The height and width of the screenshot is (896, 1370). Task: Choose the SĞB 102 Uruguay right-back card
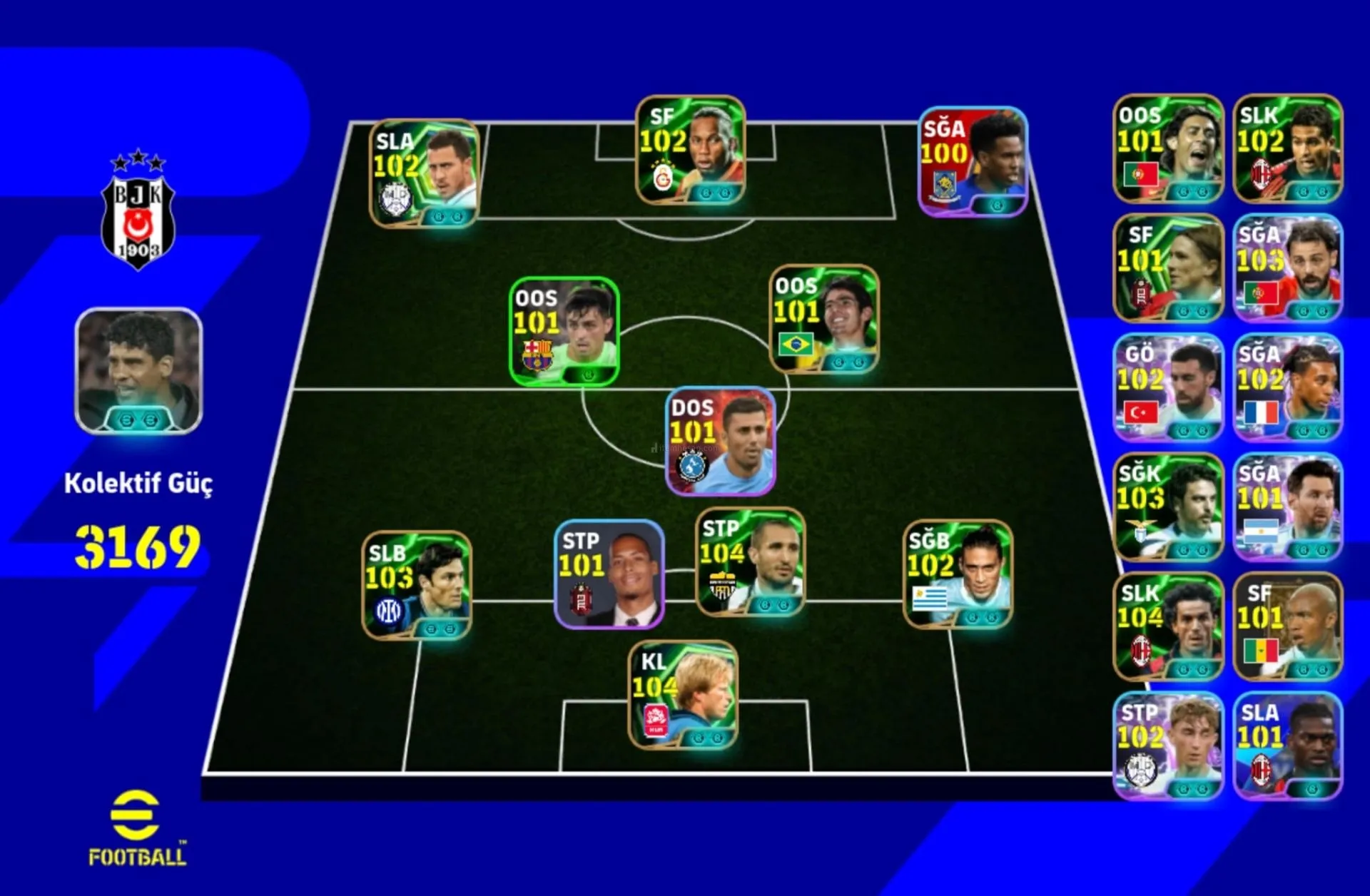click(958, 574)
